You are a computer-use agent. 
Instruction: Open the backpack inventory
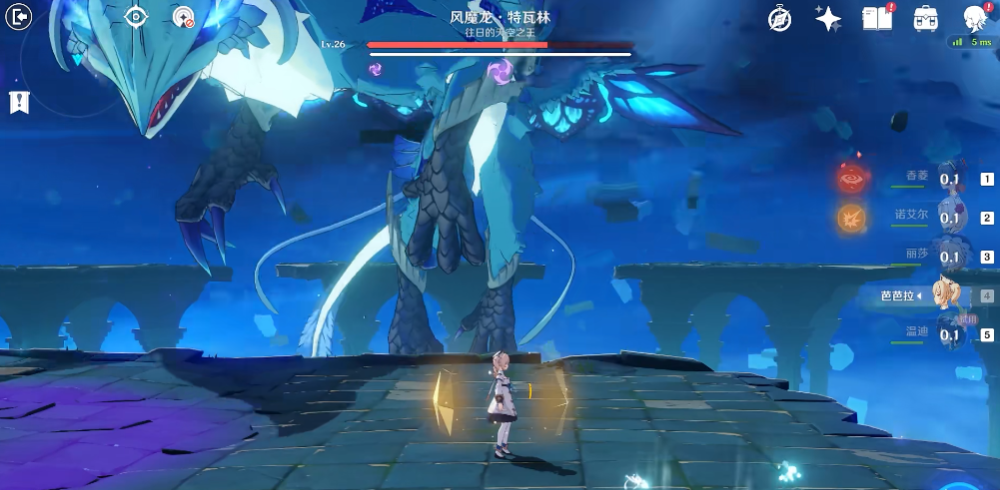926,18
